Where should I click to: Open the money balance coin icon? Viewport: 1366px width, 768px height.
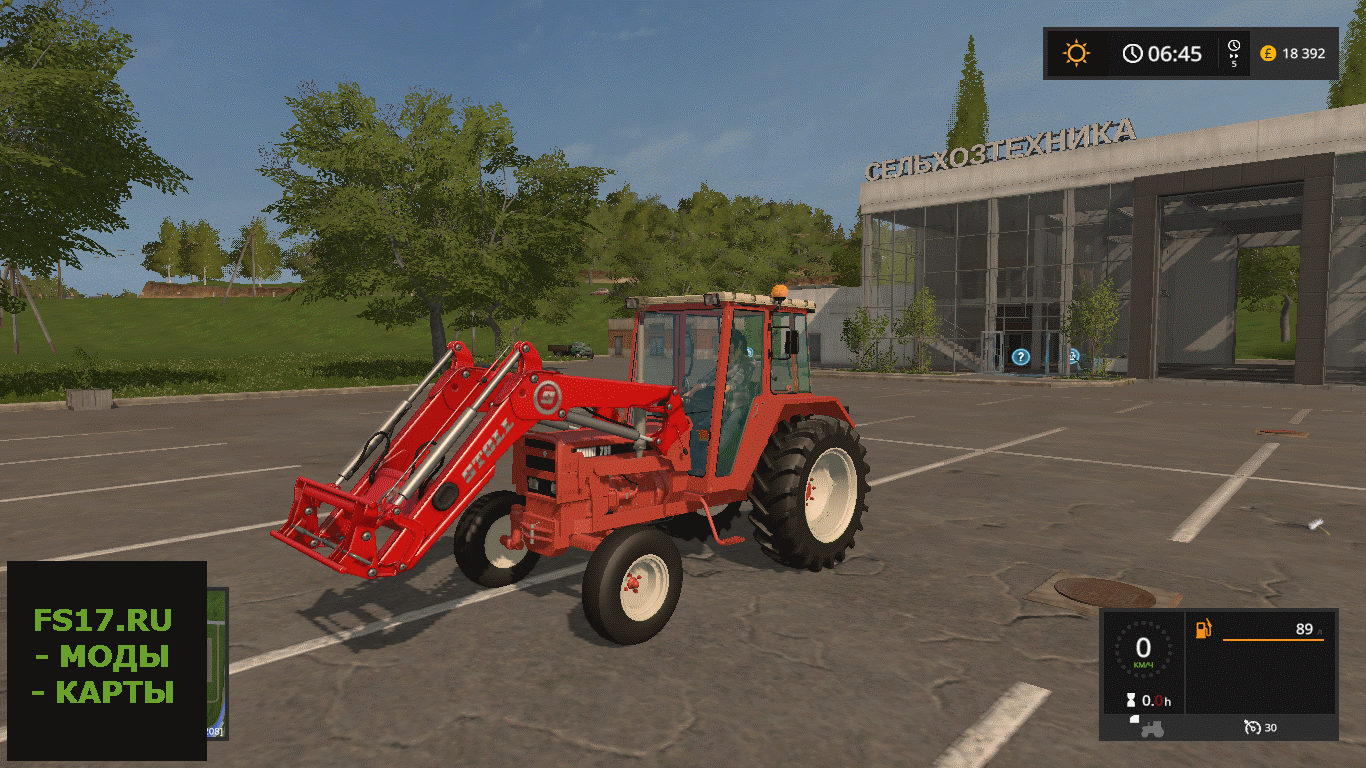[1268, 54]
